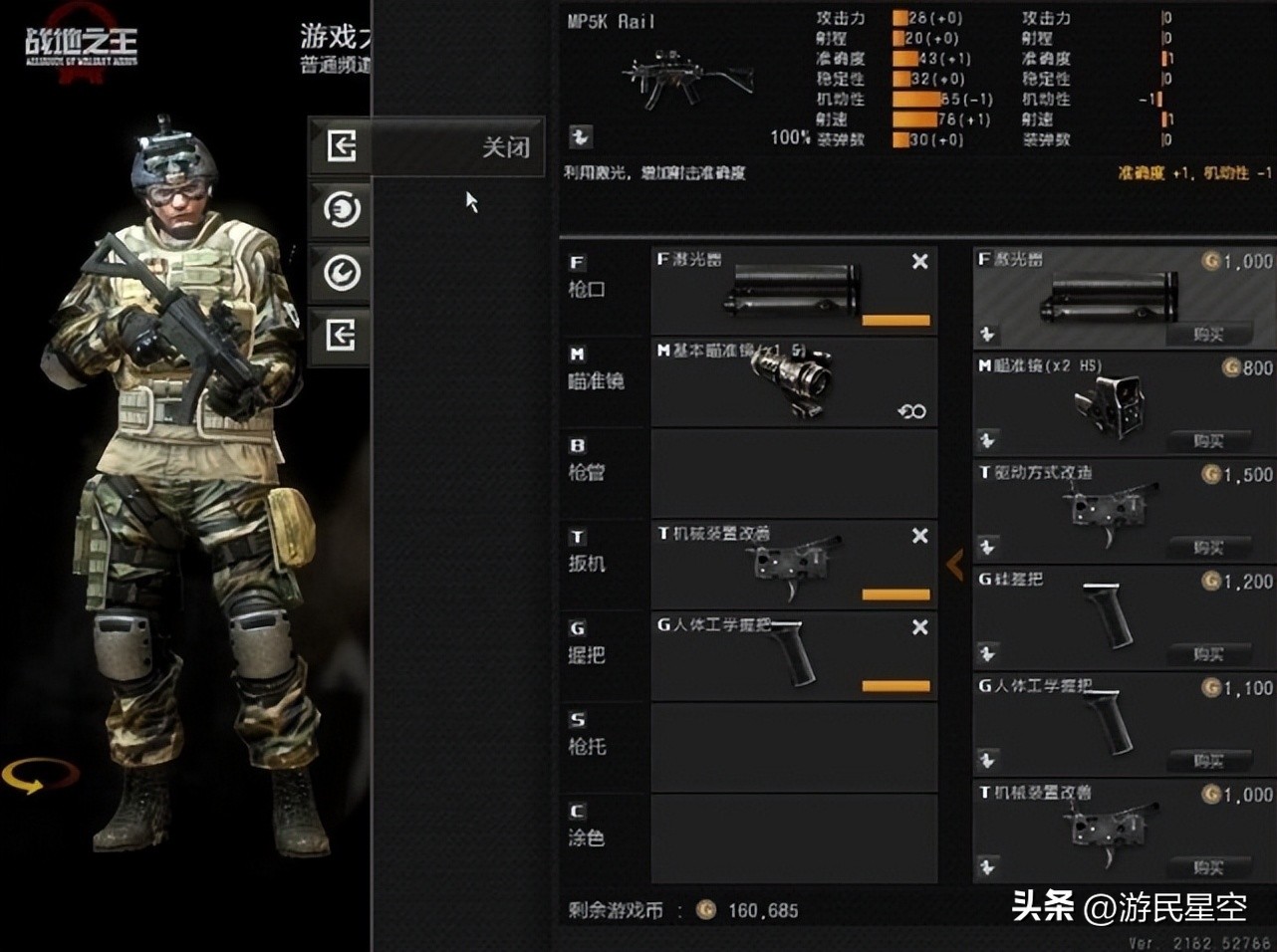This screenshot has width=1277, height=952.
Task: Click the orange arrow between parts lists
Action: pos(954,565)
